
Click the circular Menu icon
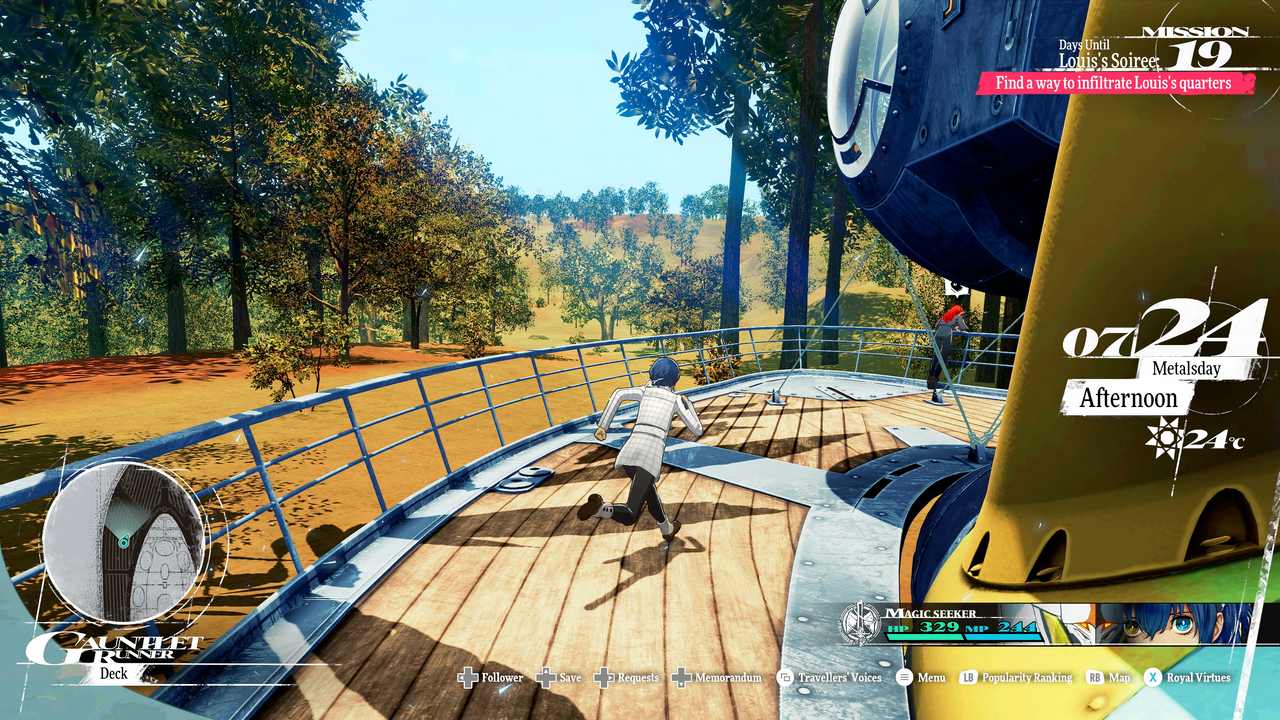(x=904, y=677)
